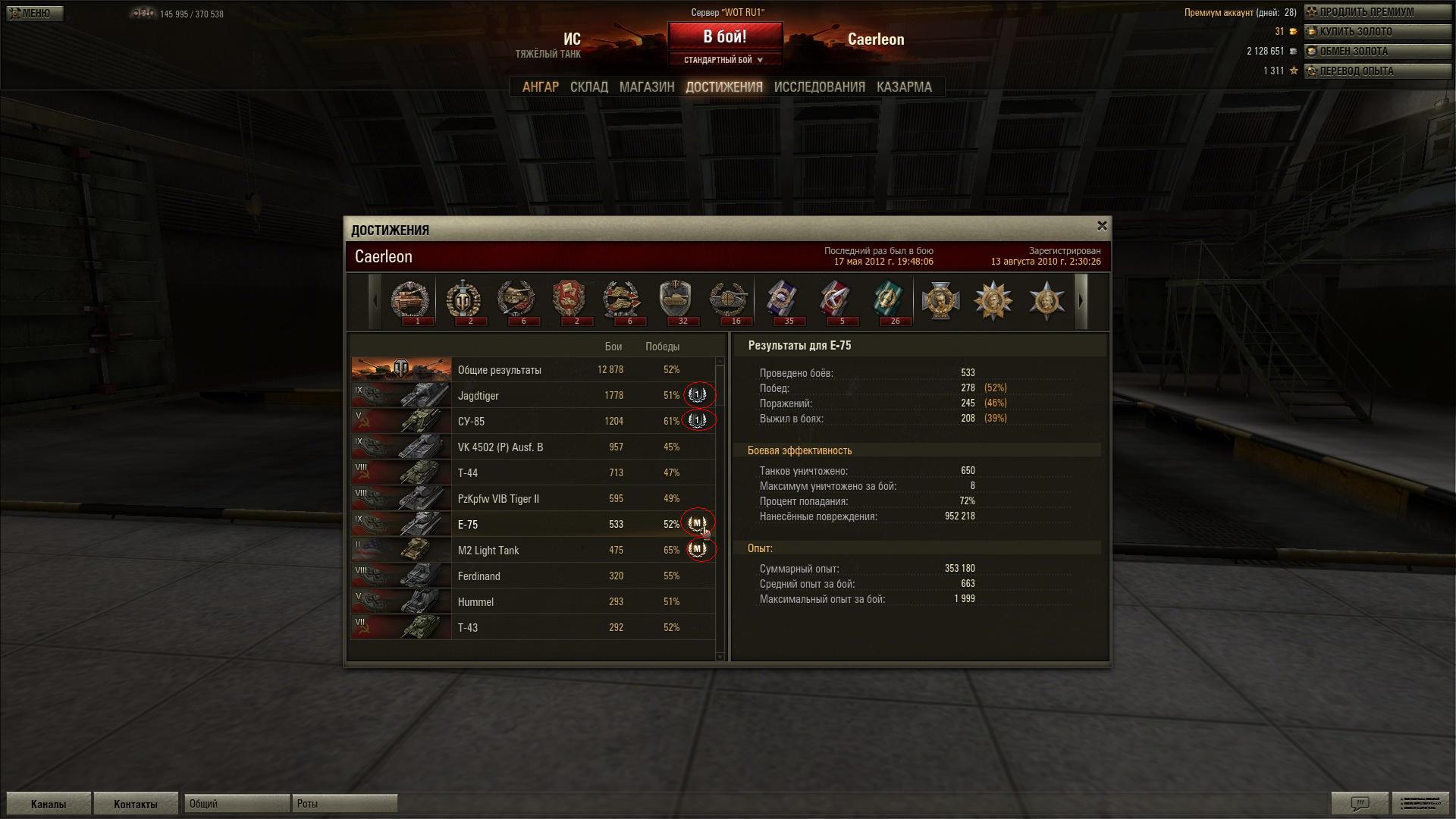Go to the Исследования tab

click(819, 87)
